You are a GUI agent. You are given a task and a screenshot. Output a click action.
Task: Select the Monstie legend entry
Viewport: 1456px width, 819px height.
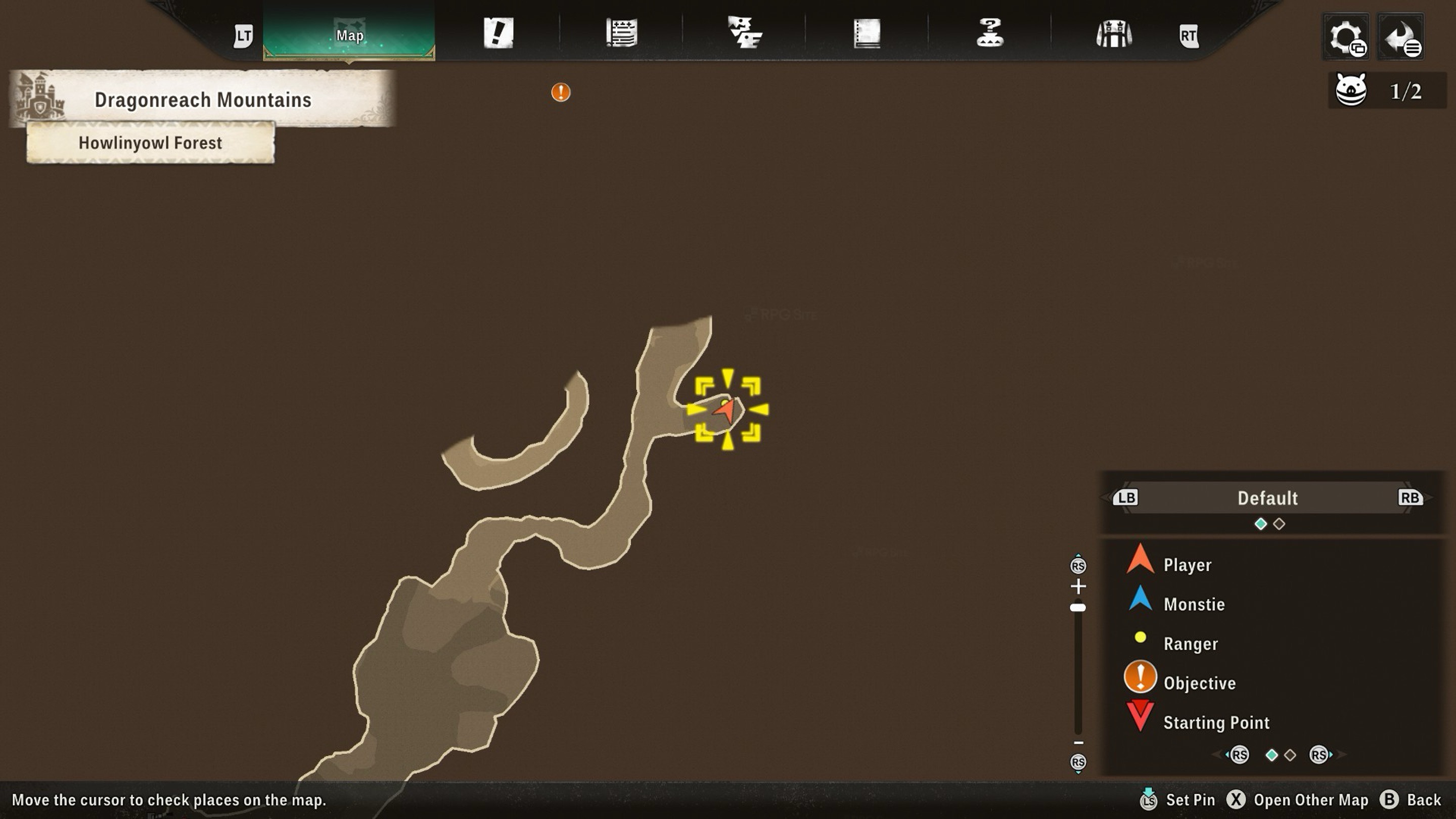point(1194,604)
